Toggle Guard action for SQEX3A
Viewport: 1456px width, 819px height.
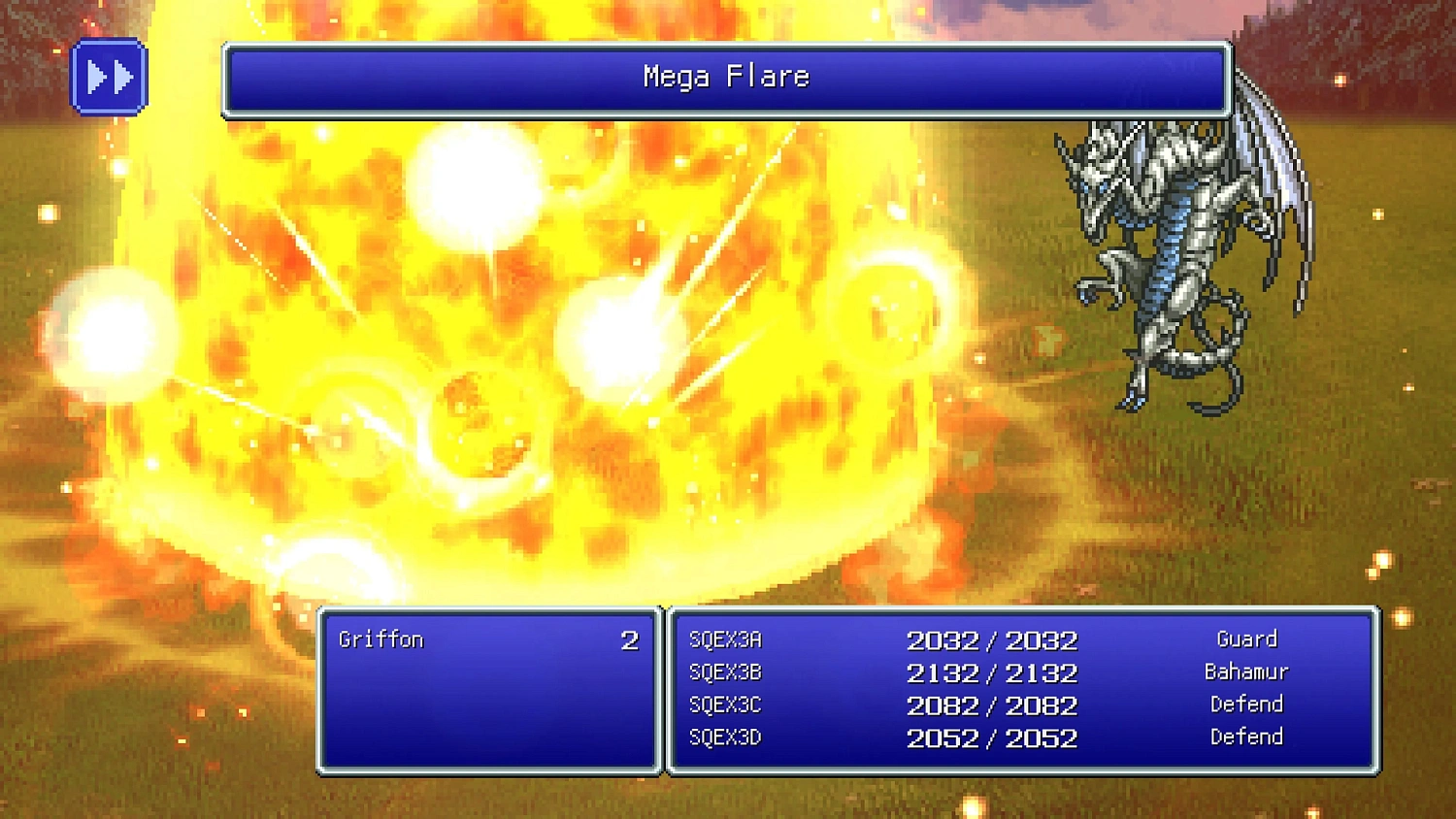coord(1246,639)
